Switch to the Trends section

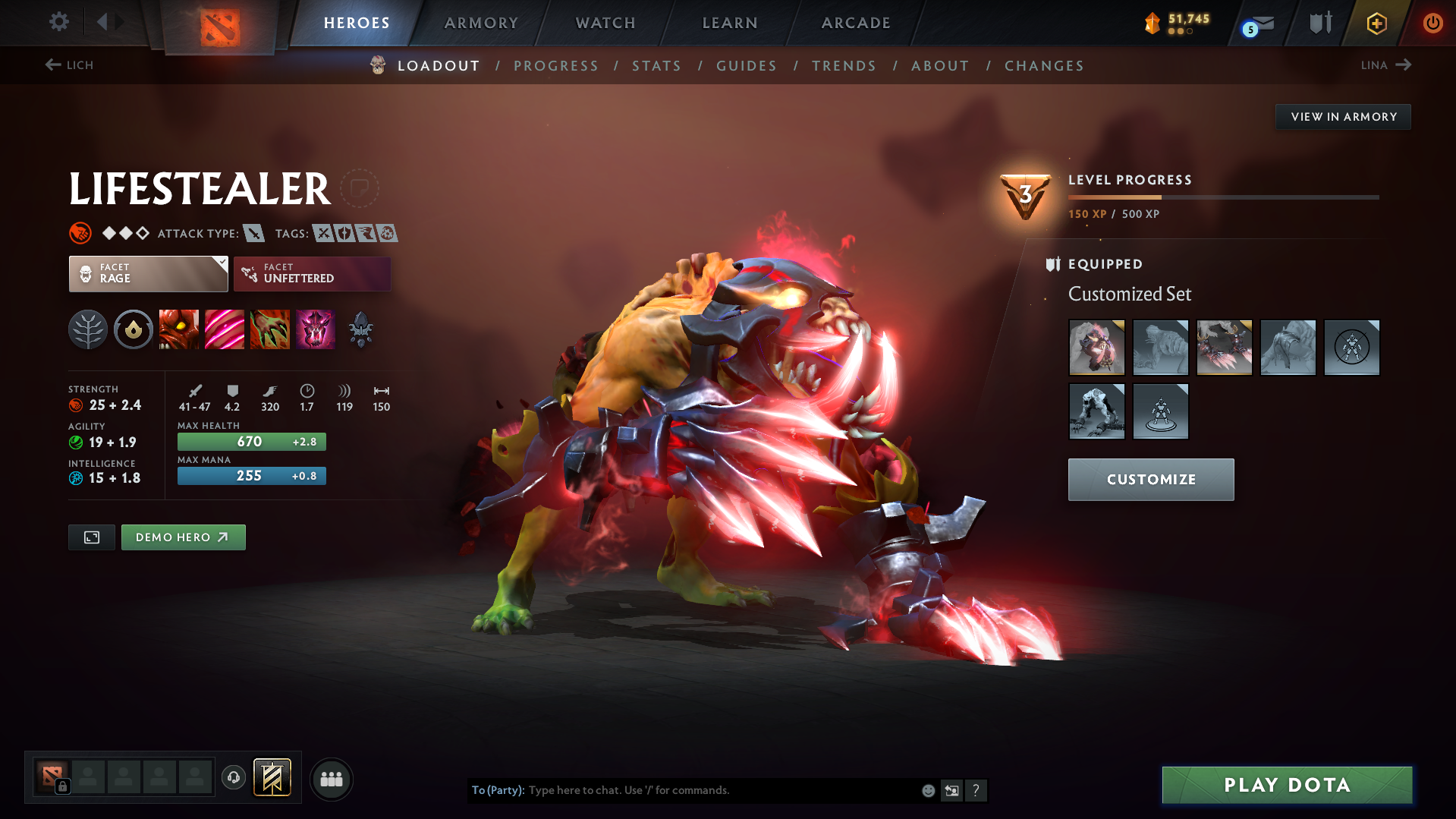(x=844, y=66)
